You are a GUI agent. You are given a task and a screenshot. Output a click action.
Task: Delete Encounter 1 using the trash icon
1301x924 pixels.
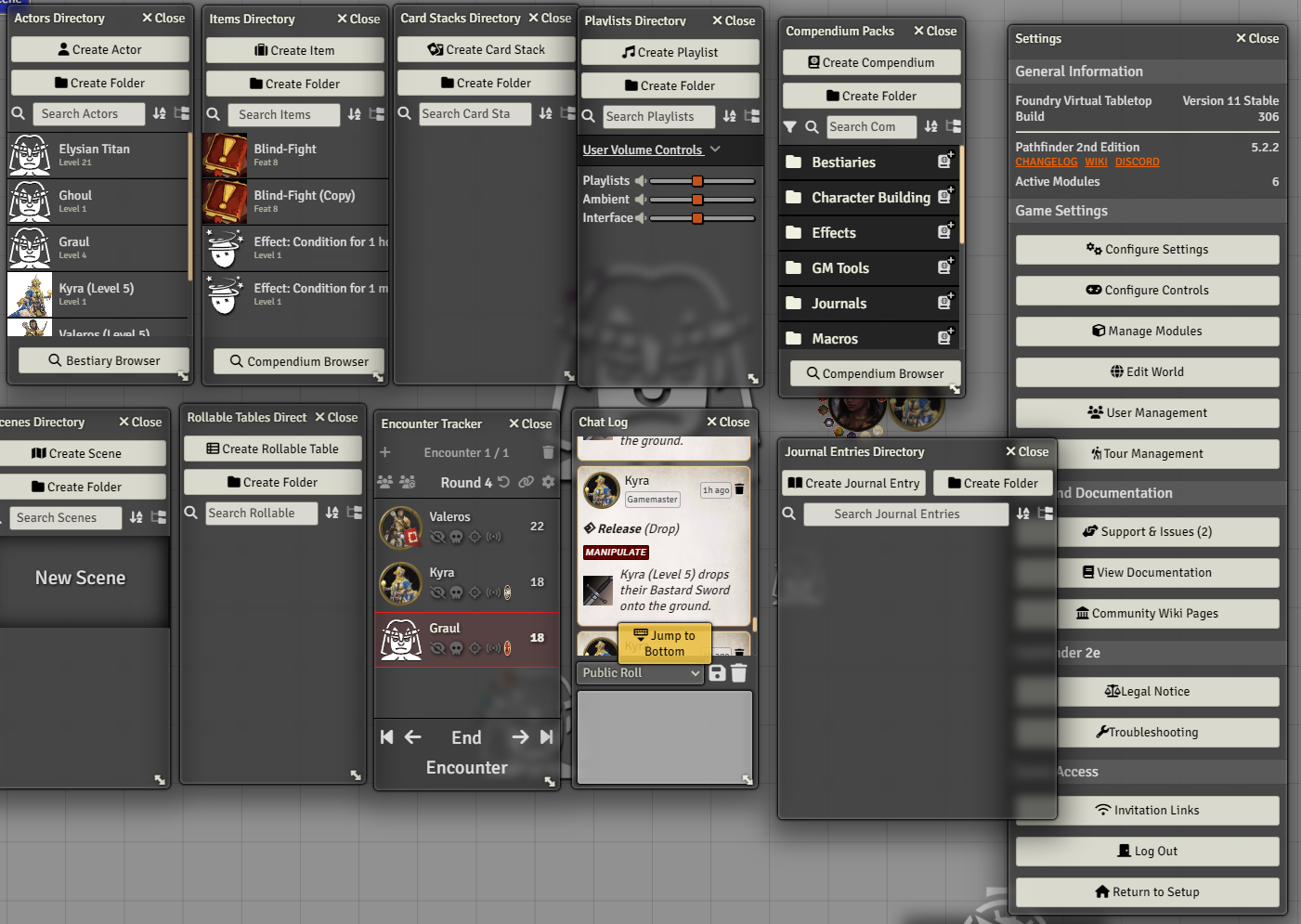coord(548,452)
